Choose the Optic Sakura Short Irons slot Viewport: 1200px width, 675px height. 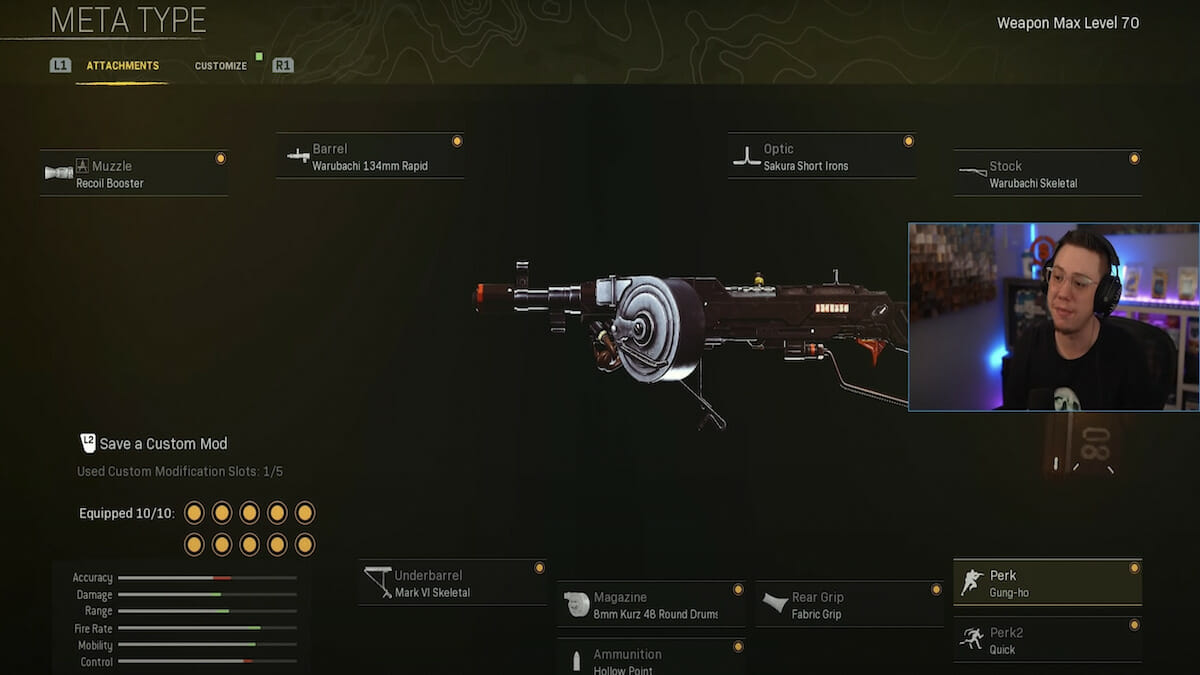pos(821,157)
